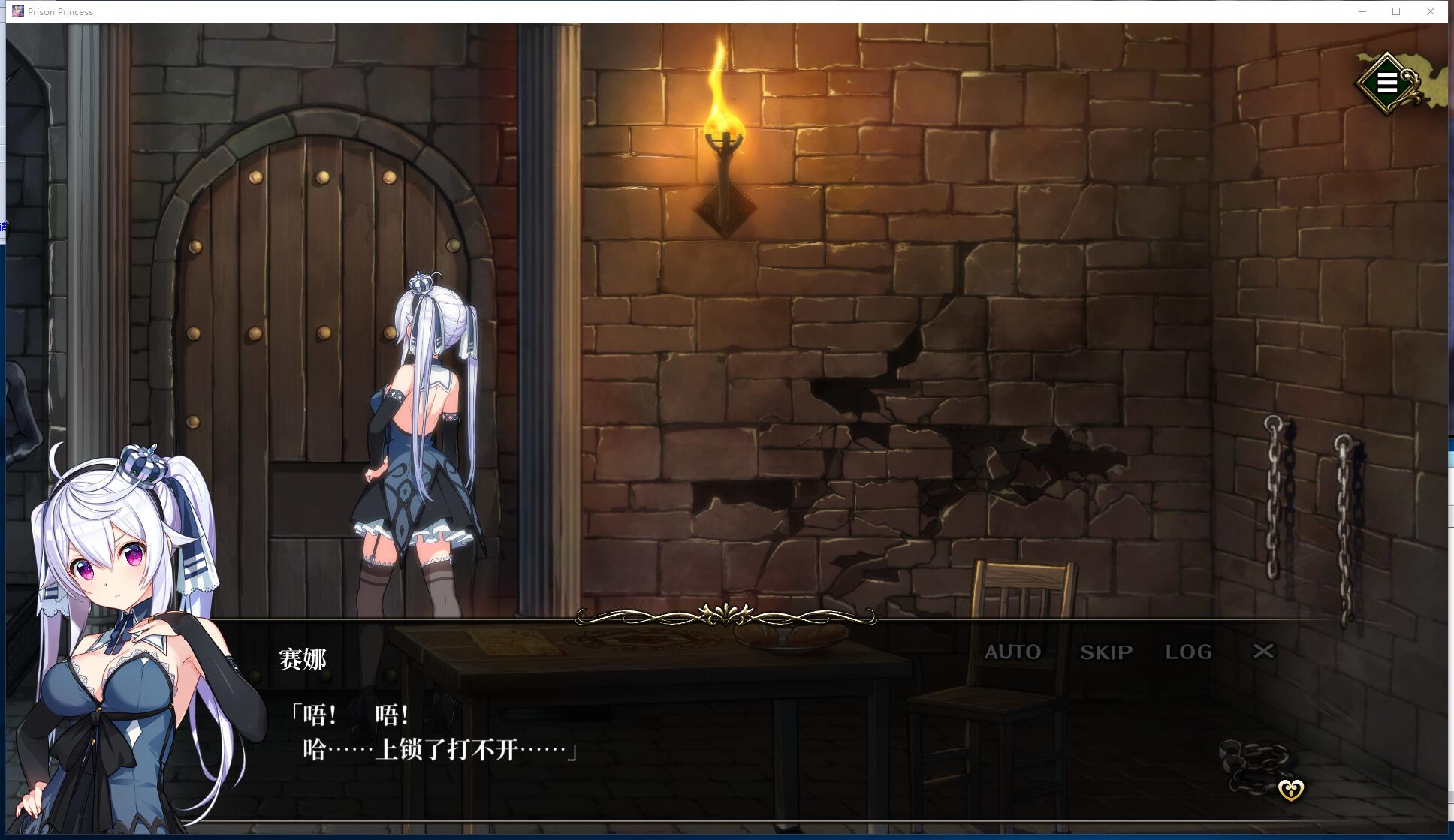This screenshot has width=1454, height=840.
Task: Hide the dialogue box using the X icon
Action: [1263, 652]
